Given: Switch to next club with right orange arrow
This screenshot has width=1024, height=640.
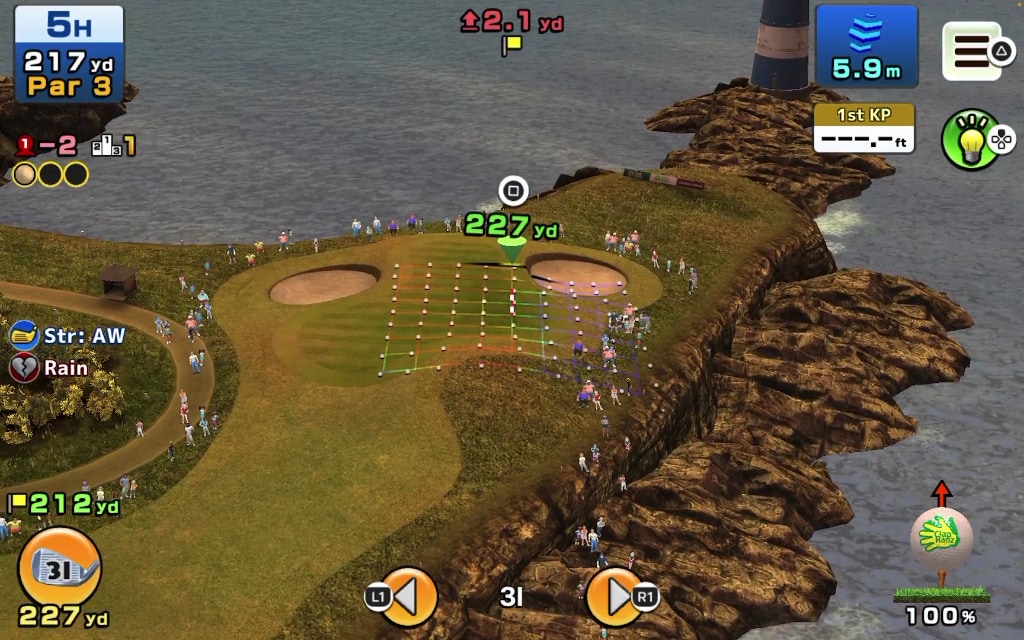Looking at the screenshot, I should click(x=614, y=597).
